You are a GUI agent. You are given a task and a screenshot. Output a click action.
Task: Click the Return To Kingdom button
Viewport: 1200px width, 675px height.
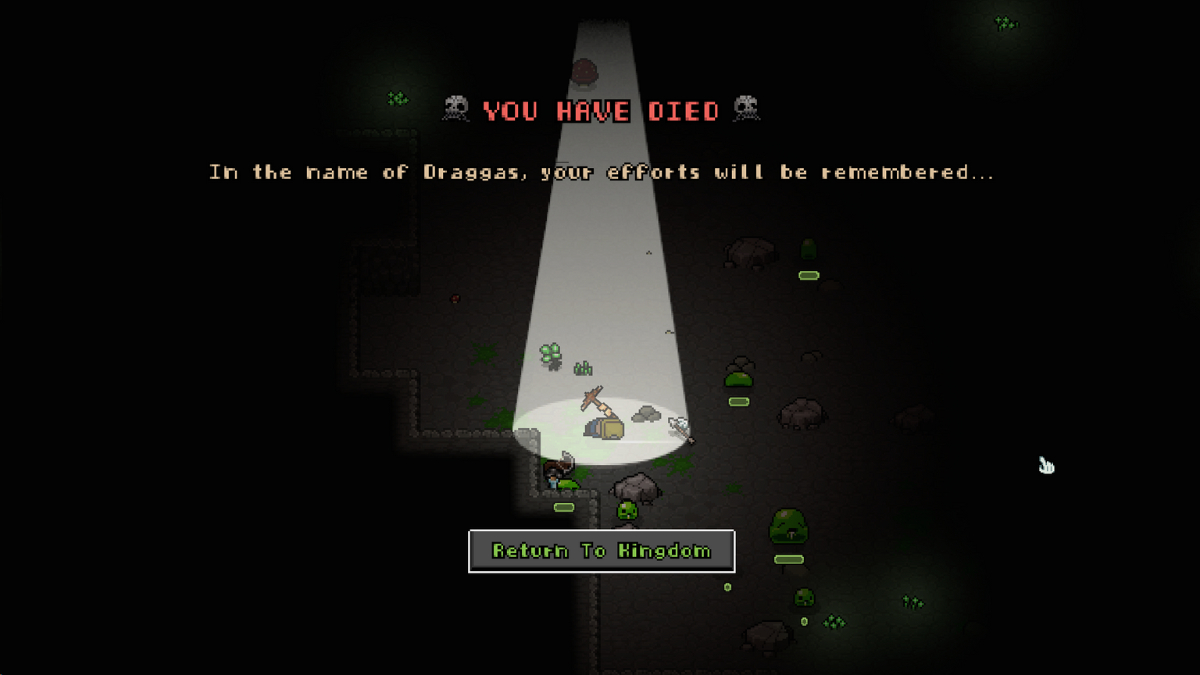click(x=601, y=551)
